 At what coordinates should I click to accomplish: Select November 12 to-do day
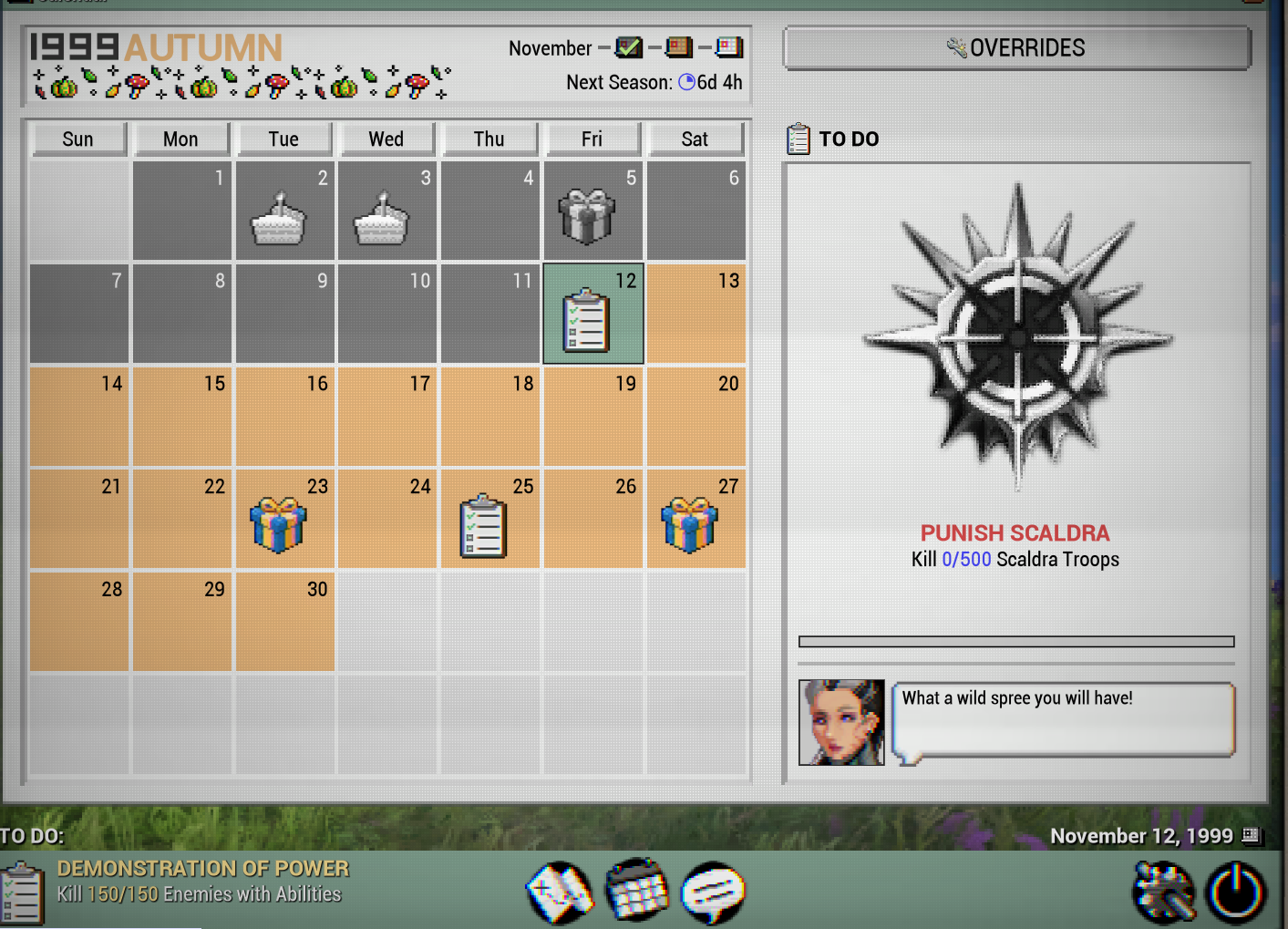click(x=593, y=314)
